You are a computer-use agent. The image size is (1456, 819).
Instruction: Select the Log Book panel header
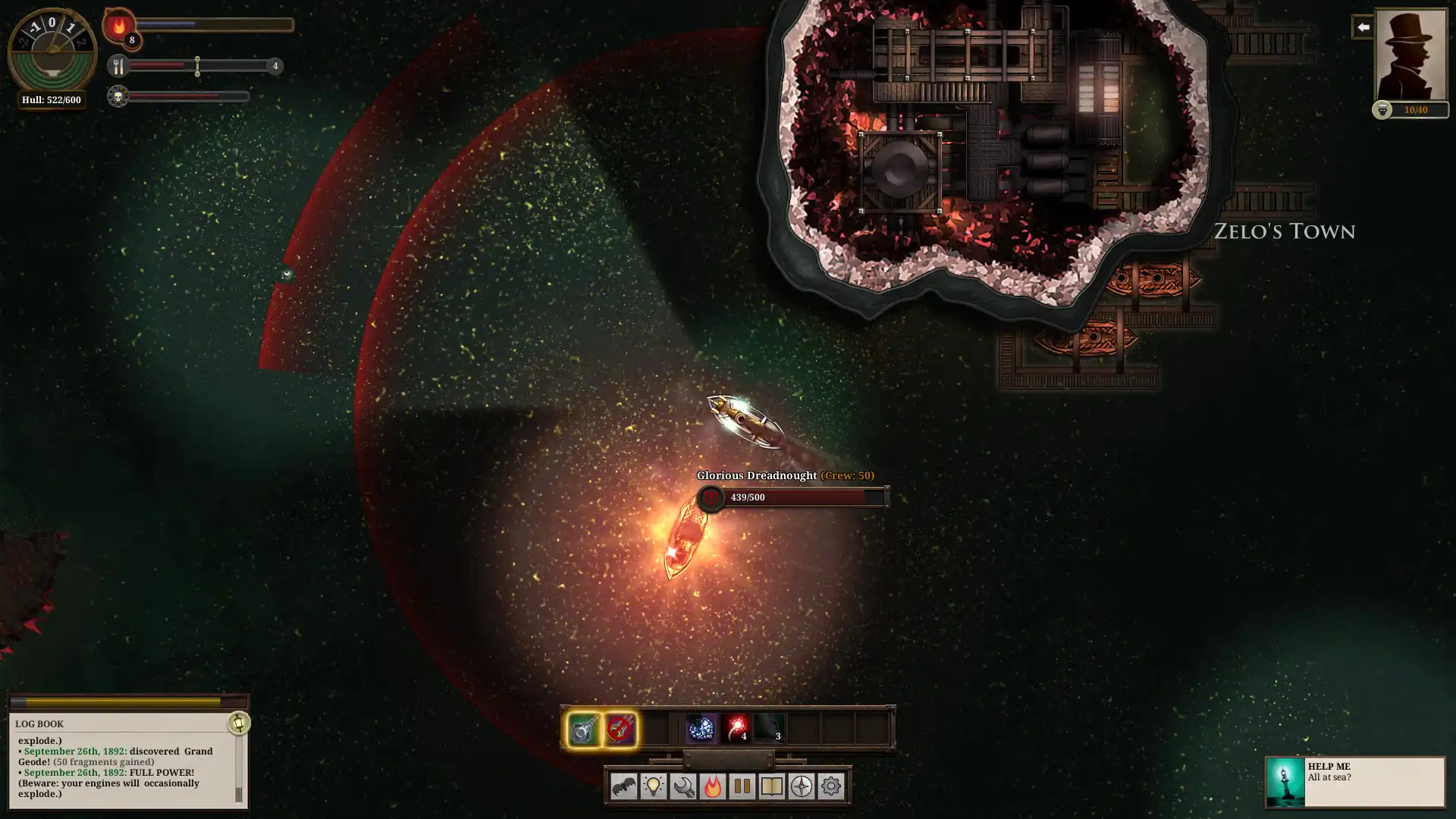pos(37,723)
